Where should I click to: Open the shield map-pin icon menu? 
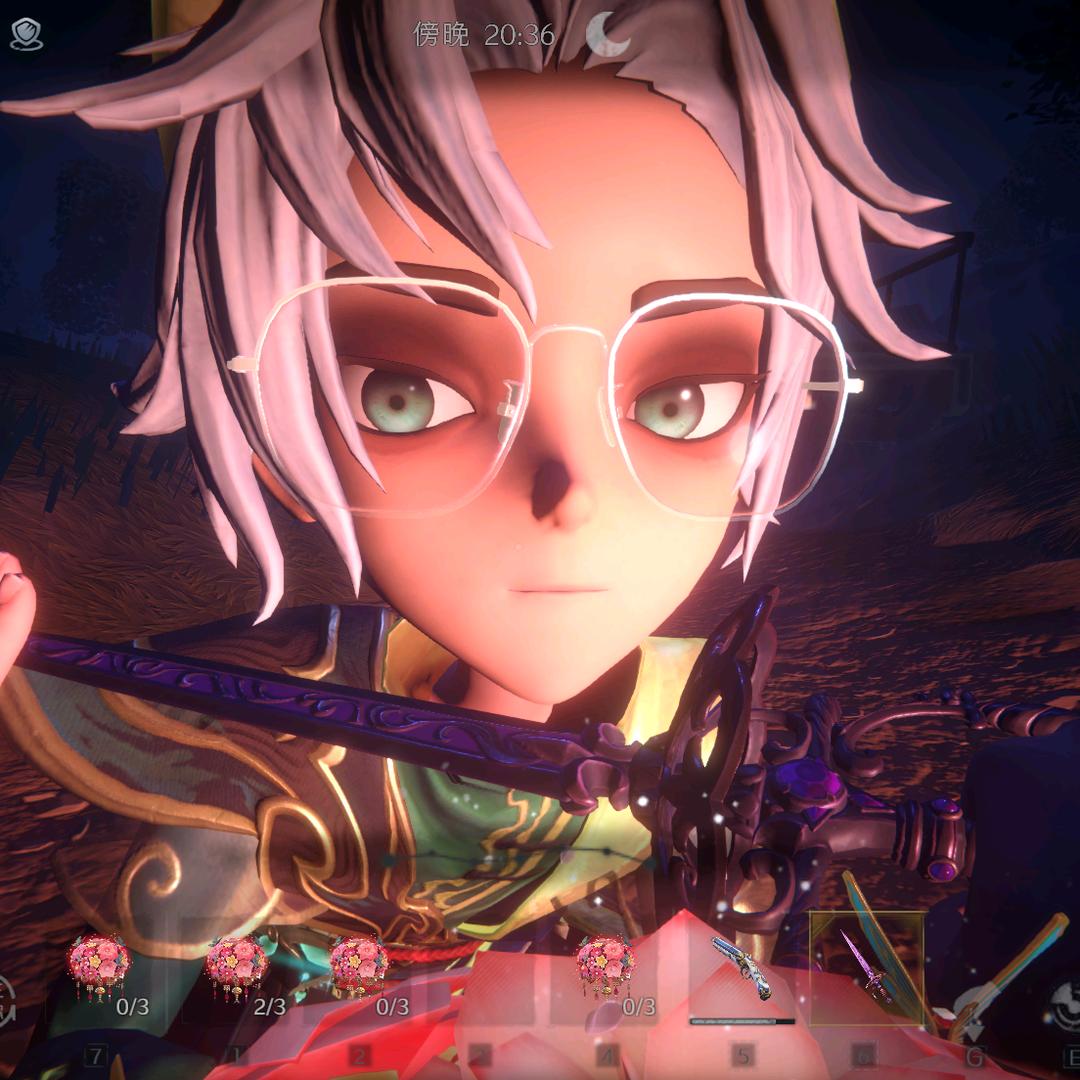click(x=26, y=35)
